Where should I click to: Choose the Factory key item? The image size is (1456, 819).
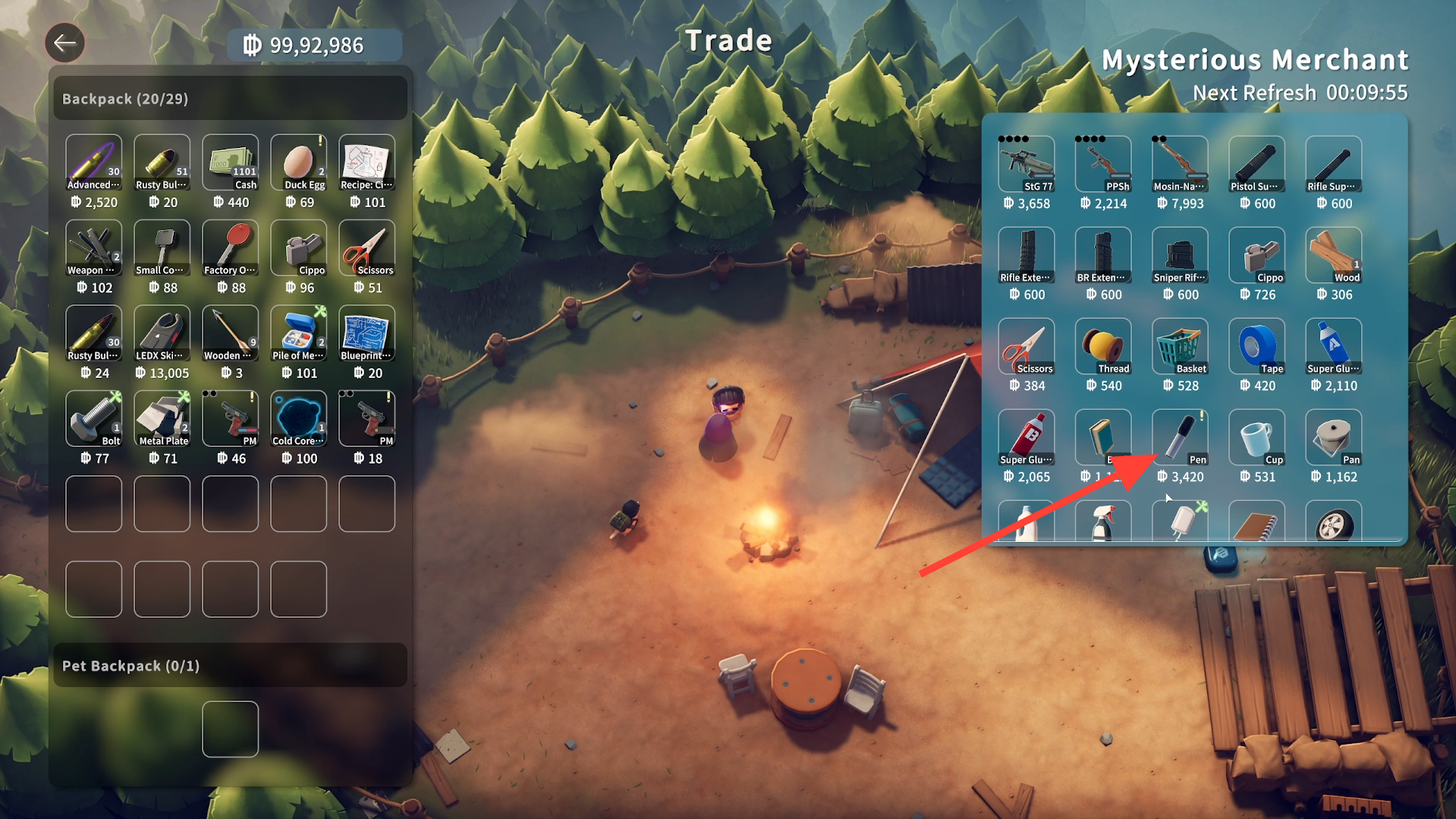pyautogui.click(x=230, y=248)
